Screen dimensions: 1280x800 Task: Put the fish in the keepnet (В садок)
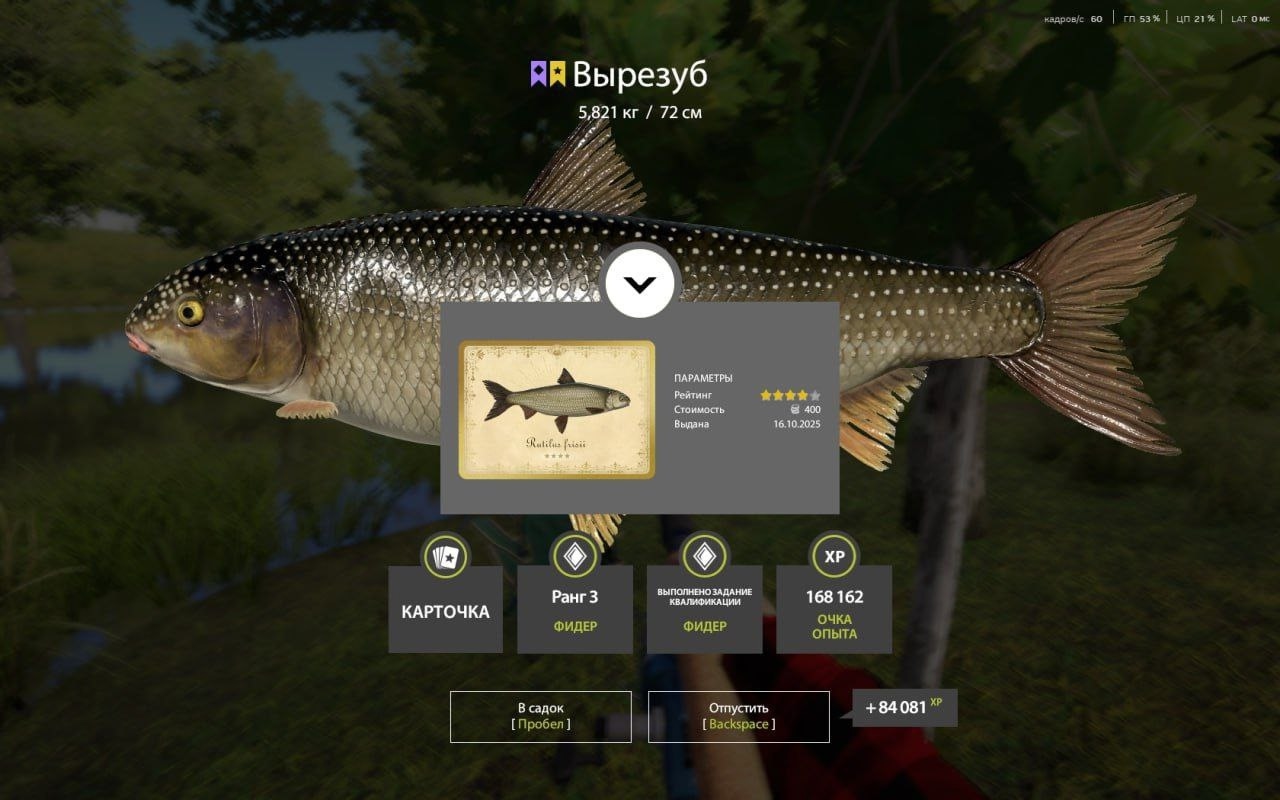tap(540, 716)
